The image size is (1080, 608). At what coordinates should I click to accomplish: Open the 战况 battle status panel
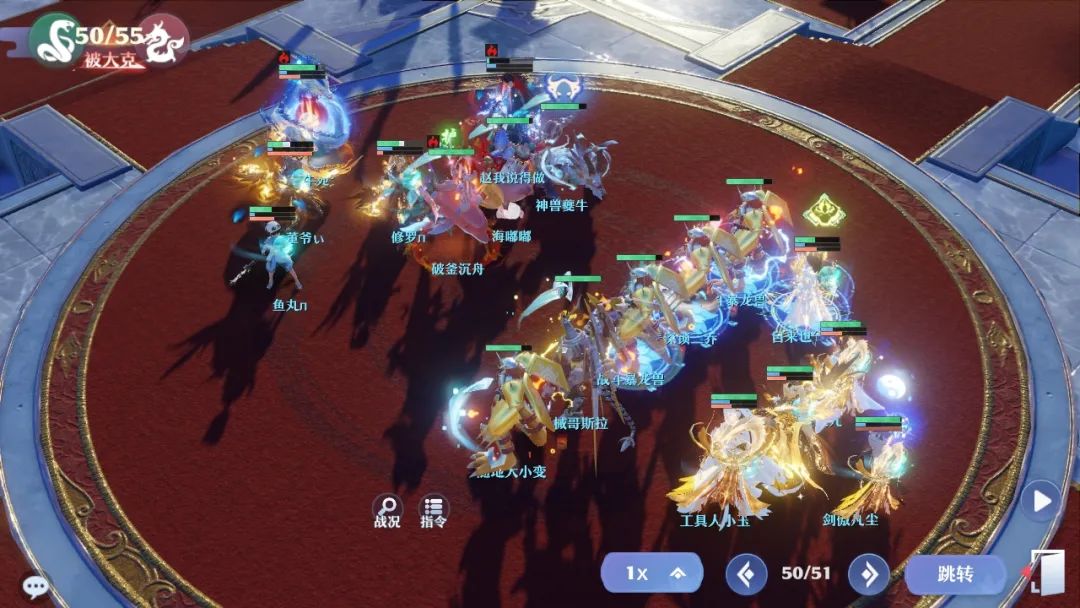click(387, 509)
